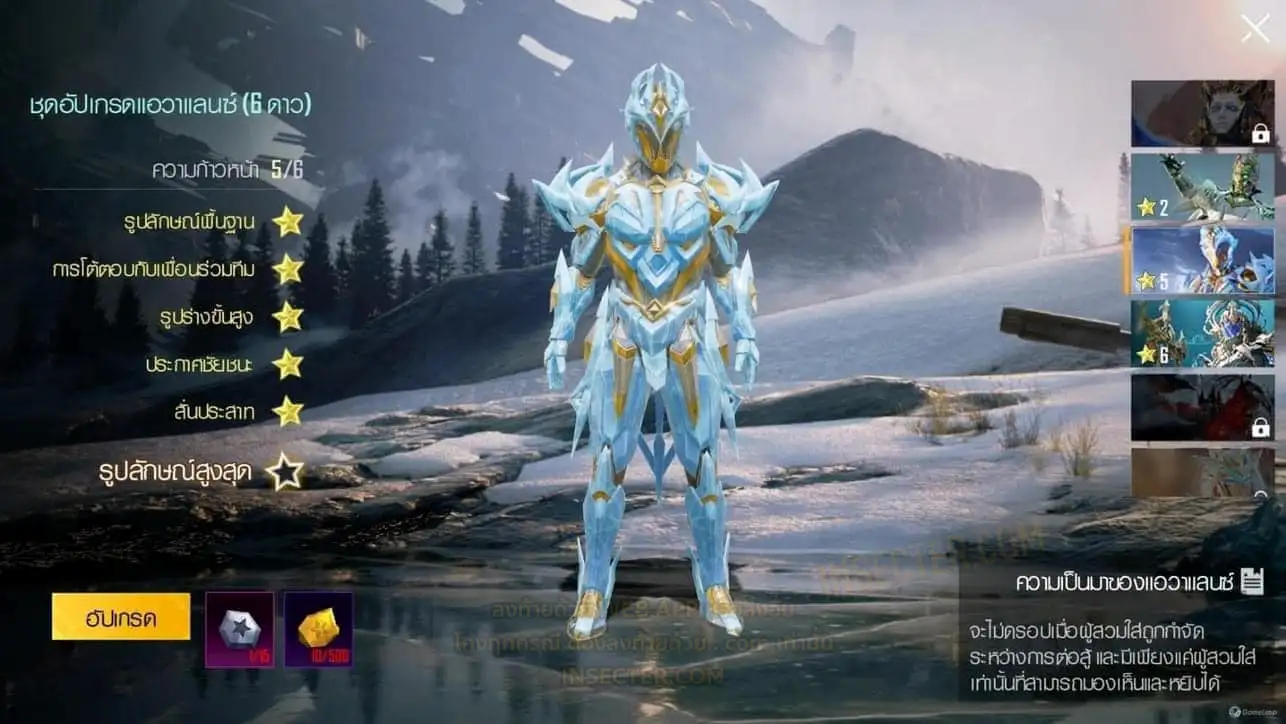The image size is (1286, 724).
Task: Select the ประกาศชัยชนะ star level
Action: point(288,364)
